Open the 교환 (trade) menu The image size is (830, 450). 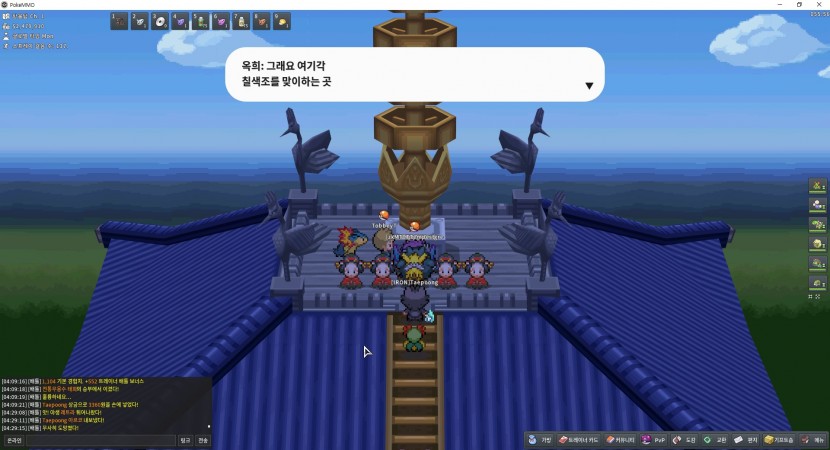coord(715,440)
